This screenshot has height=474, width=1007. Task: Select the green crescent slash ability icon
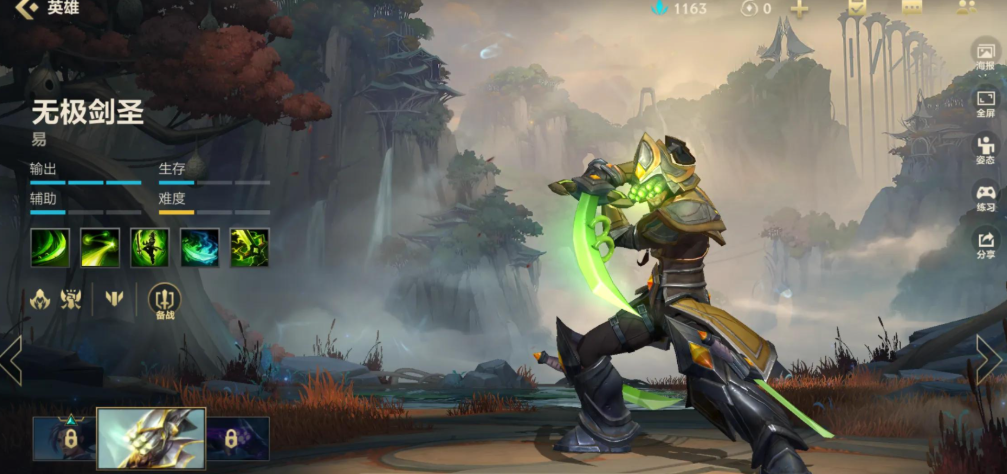50,248
